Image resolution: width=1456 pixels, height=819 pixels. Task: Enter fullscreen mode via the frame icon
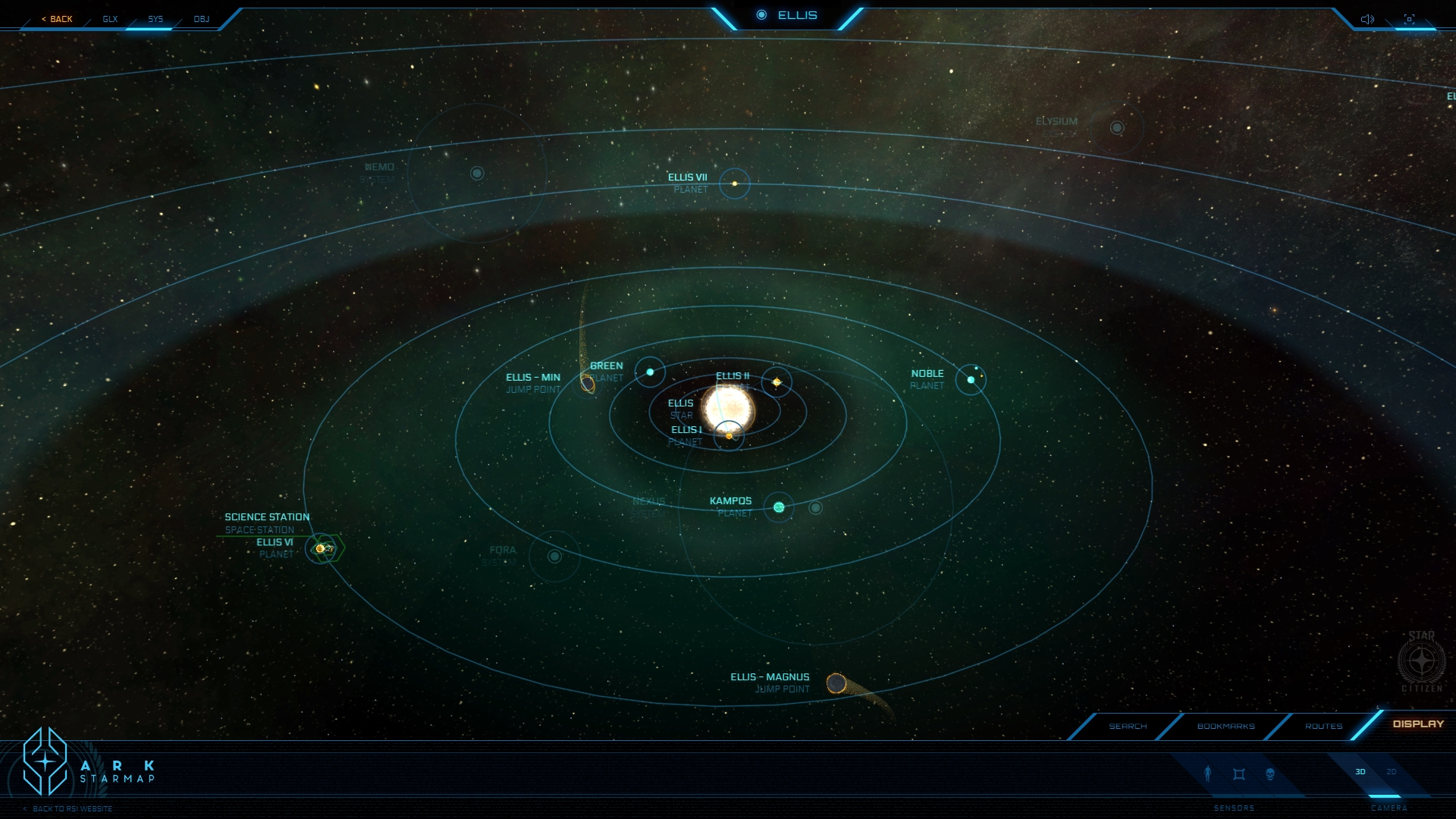(1409, 19)
